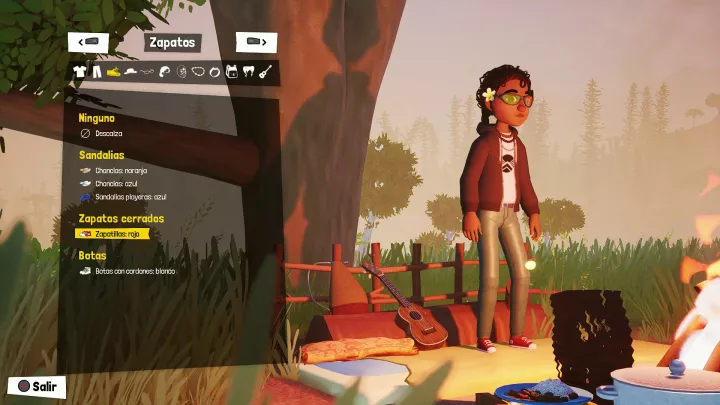
Task: Choose the backpack category icon
Action: tap(233, 72)
